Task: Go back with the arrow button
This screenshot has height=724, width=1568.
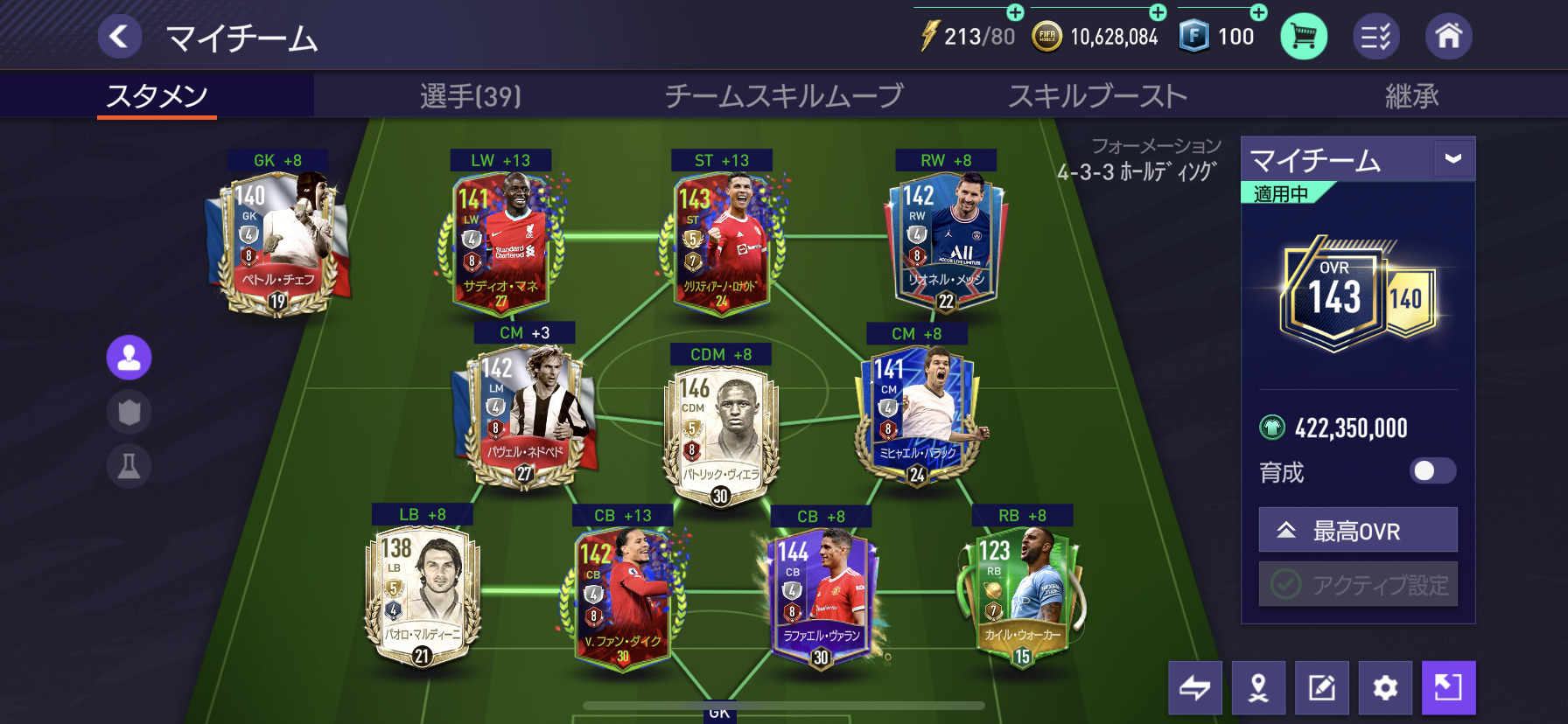Action: 119,37
